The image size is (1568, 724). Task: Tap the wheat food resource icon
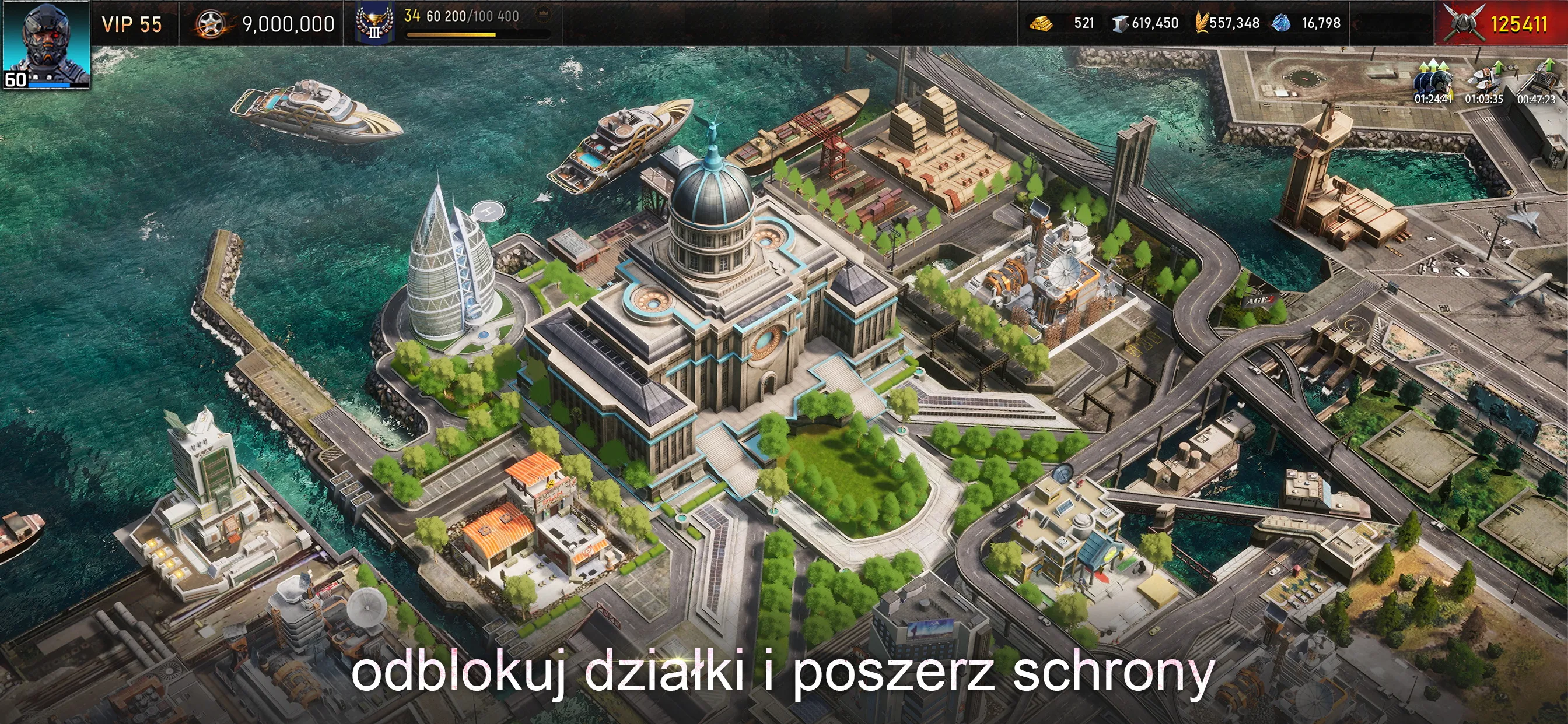[x=1202, y=23]
